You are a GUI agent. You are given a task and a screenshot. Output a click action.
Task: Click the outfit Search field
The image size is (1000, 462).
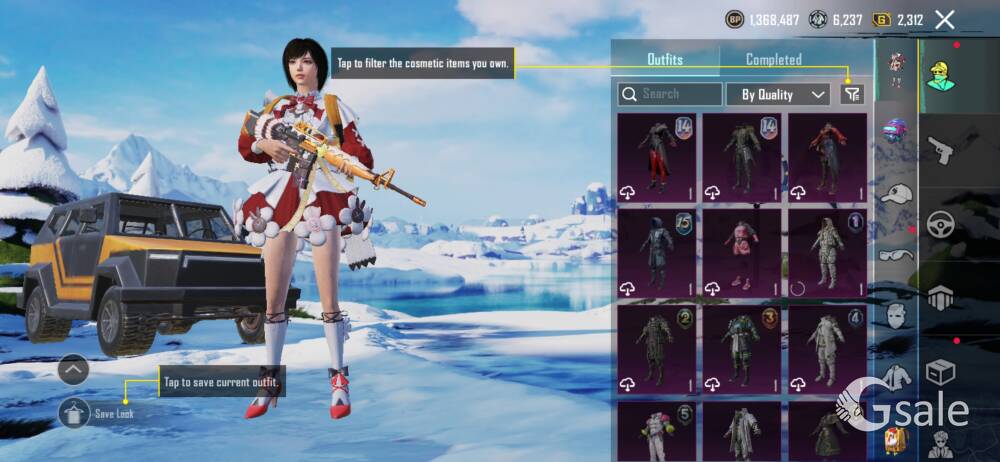pos(670,94)
